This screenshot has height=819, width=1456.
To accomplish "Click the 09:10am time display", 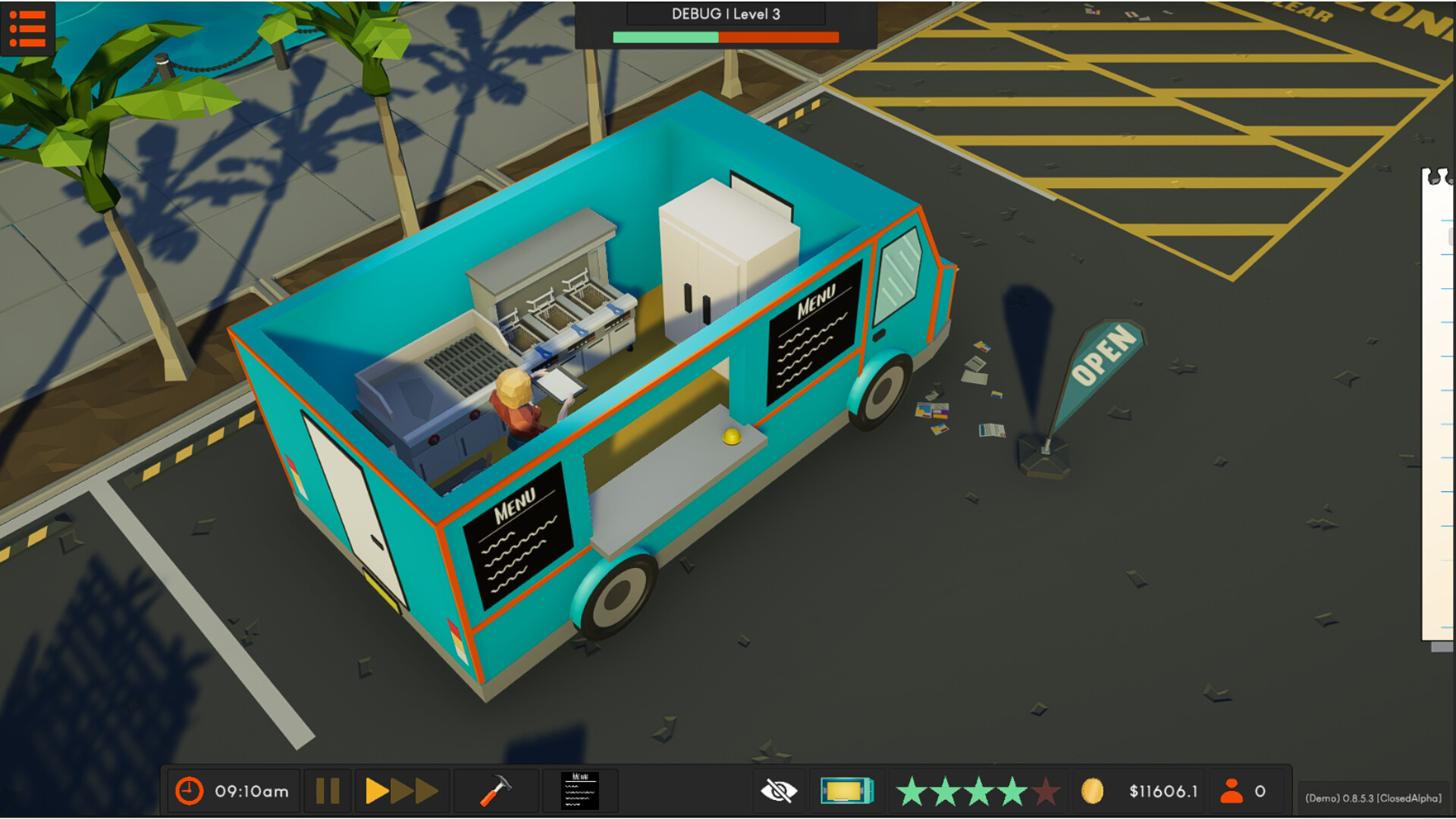I will pos(250,791).
